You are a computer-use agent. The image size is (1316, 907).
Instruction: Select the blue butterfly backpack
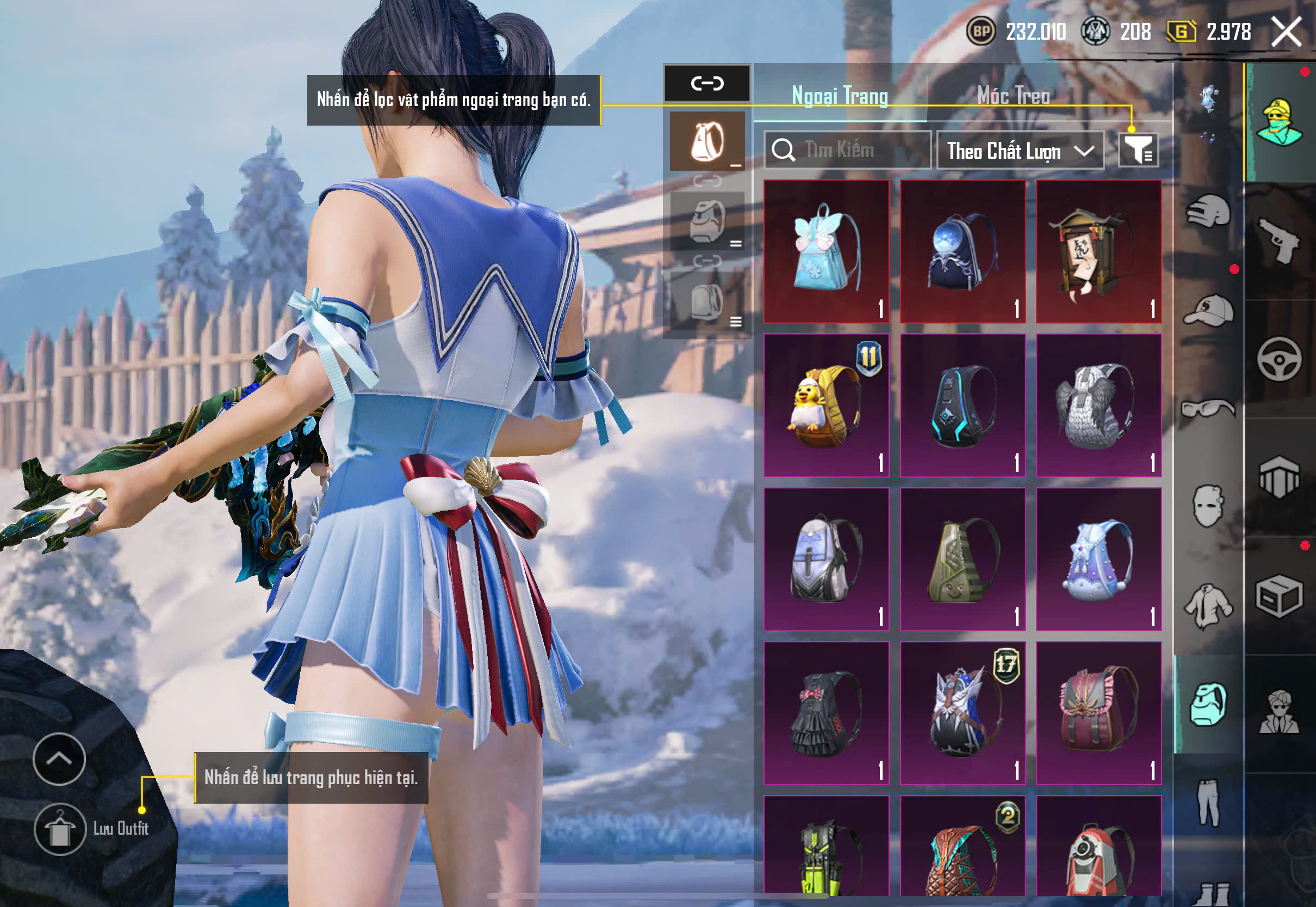[x=826, y=251]
